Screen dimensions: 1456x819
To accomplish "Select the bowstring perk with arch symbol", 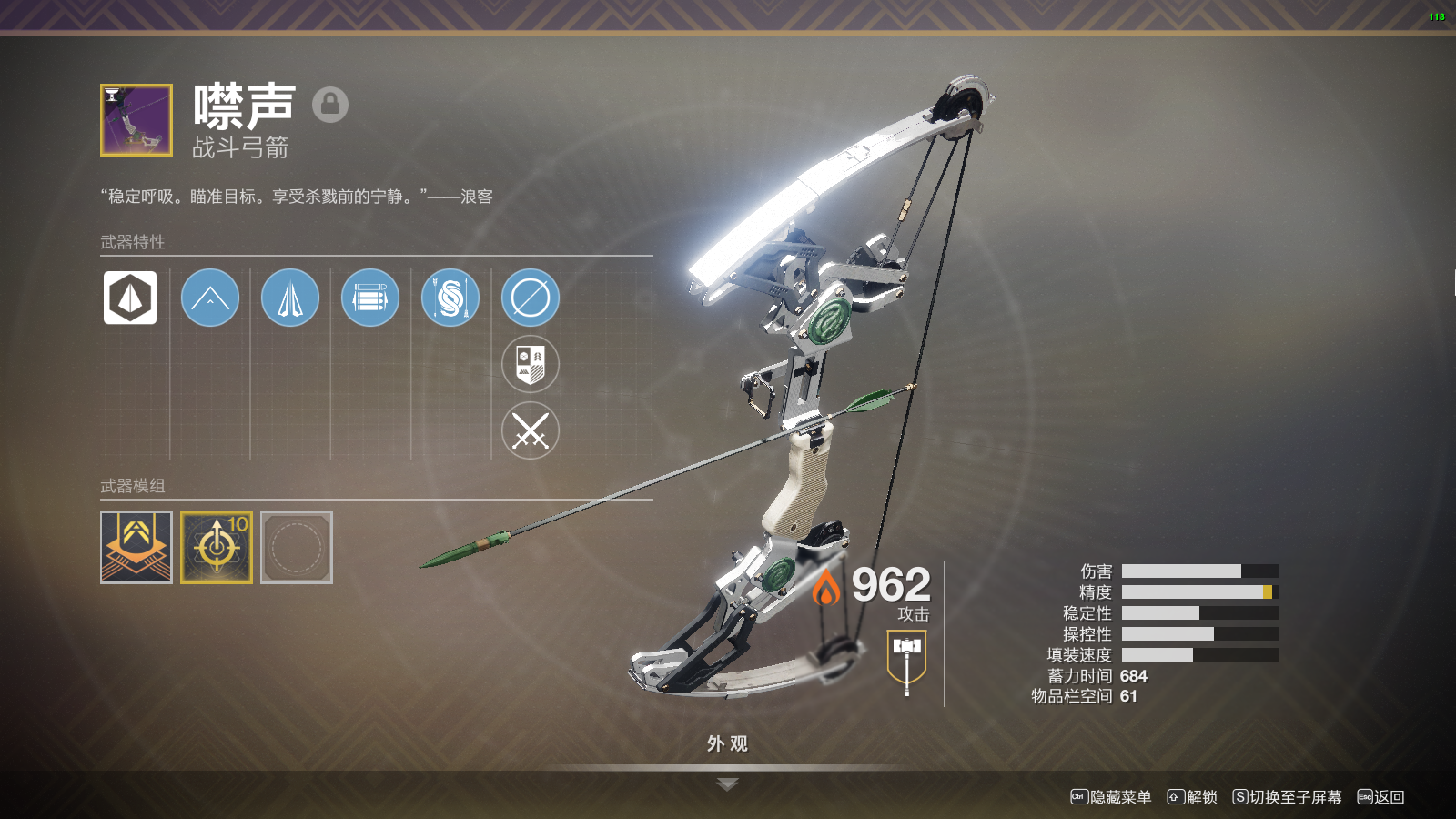I will pyautogui.click(x=210, y=298).
